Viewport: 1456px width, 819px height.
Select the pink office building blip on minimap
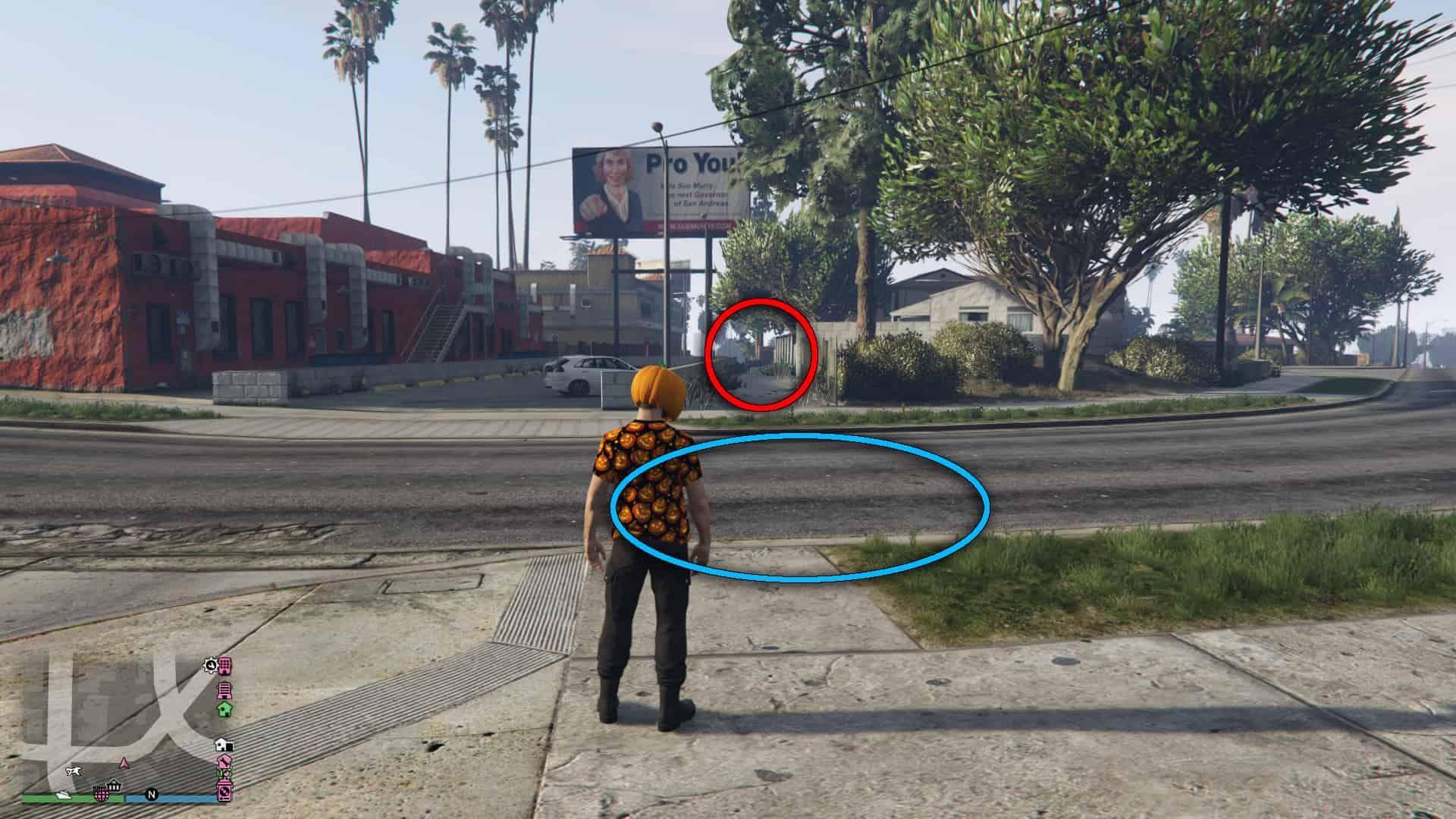225,667
